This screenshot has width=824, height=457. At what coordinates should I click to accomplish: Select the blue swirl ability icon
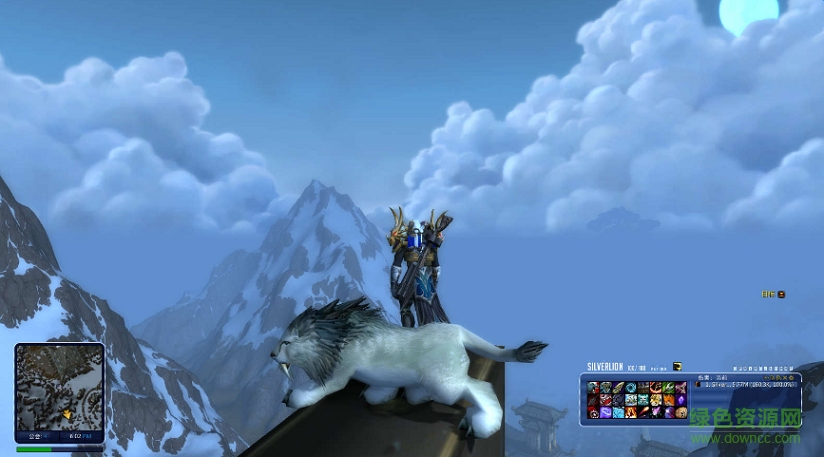pos(631,387)
